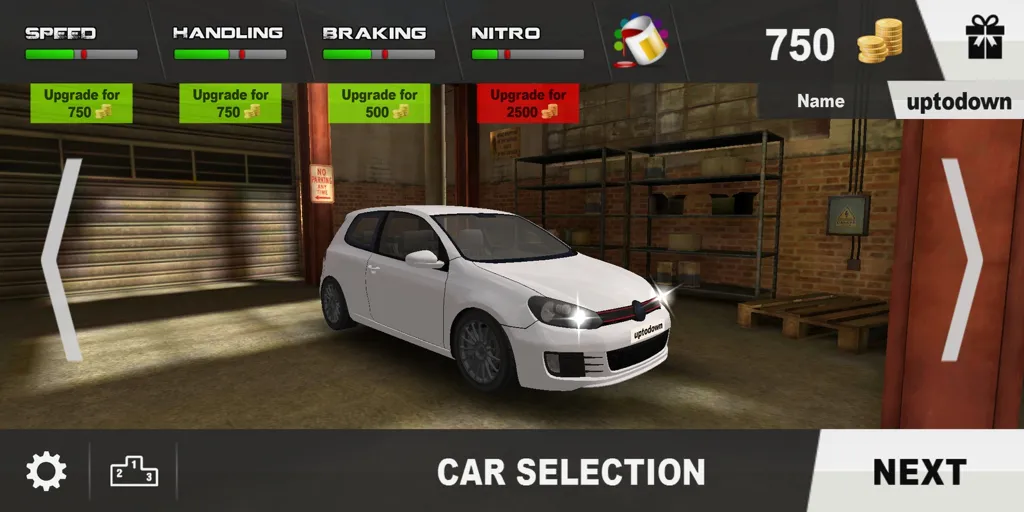Purchase the Braking upgrade for 500

coord(379,104)
